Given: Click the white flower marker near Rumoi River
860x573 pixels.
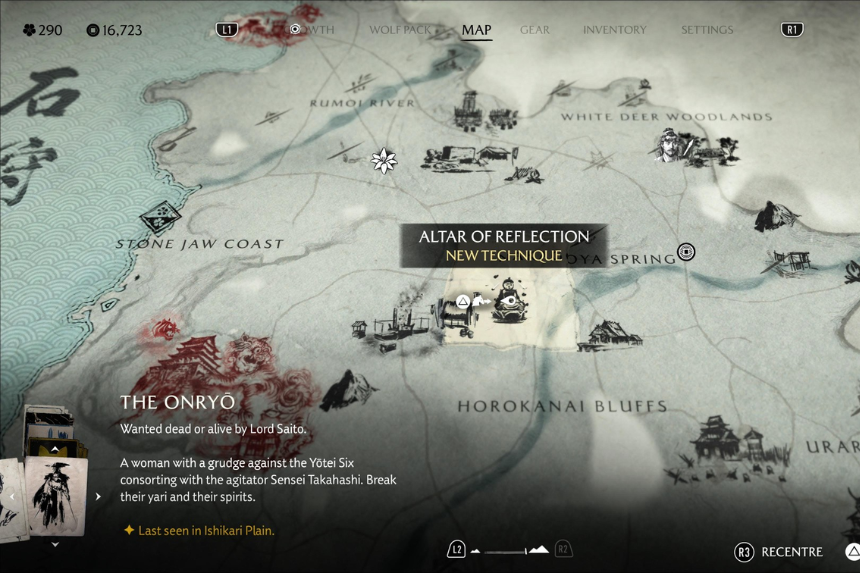Looking at the screenshot, I should point(384,160).
